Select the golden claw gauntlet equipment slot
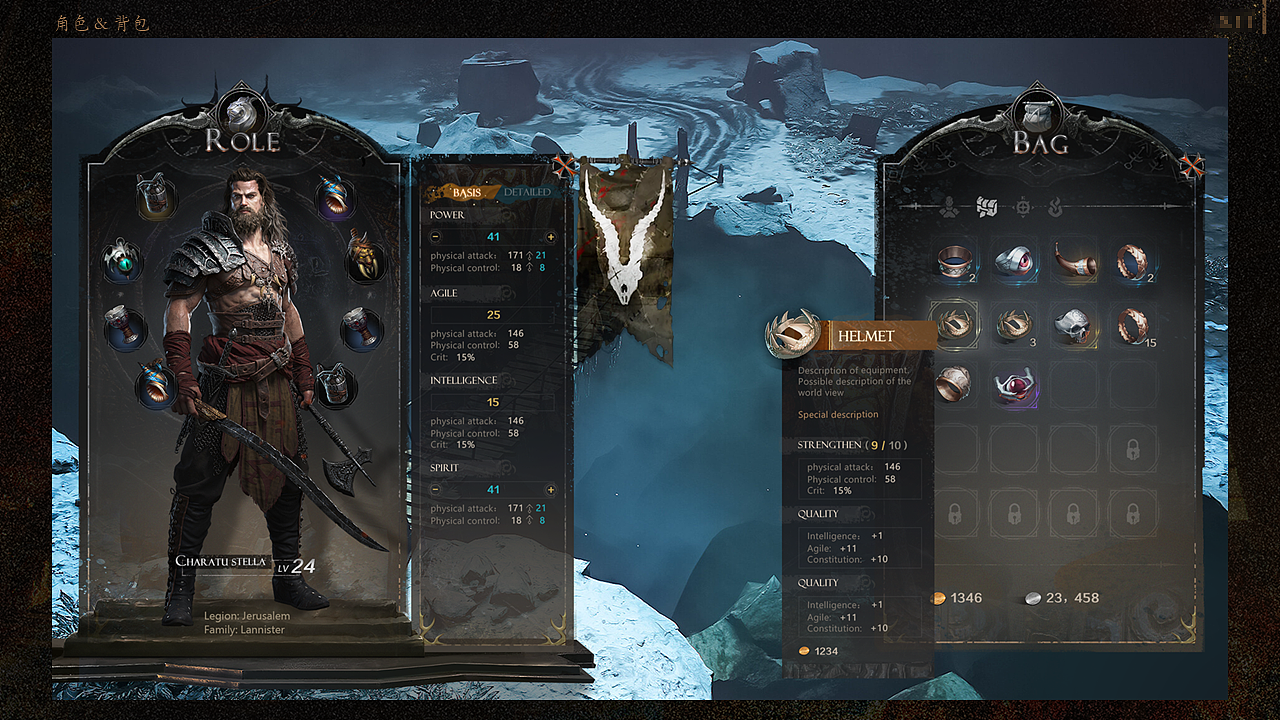Image resolution: width=1280 pixels, height=720 pixels. (366, 257)
